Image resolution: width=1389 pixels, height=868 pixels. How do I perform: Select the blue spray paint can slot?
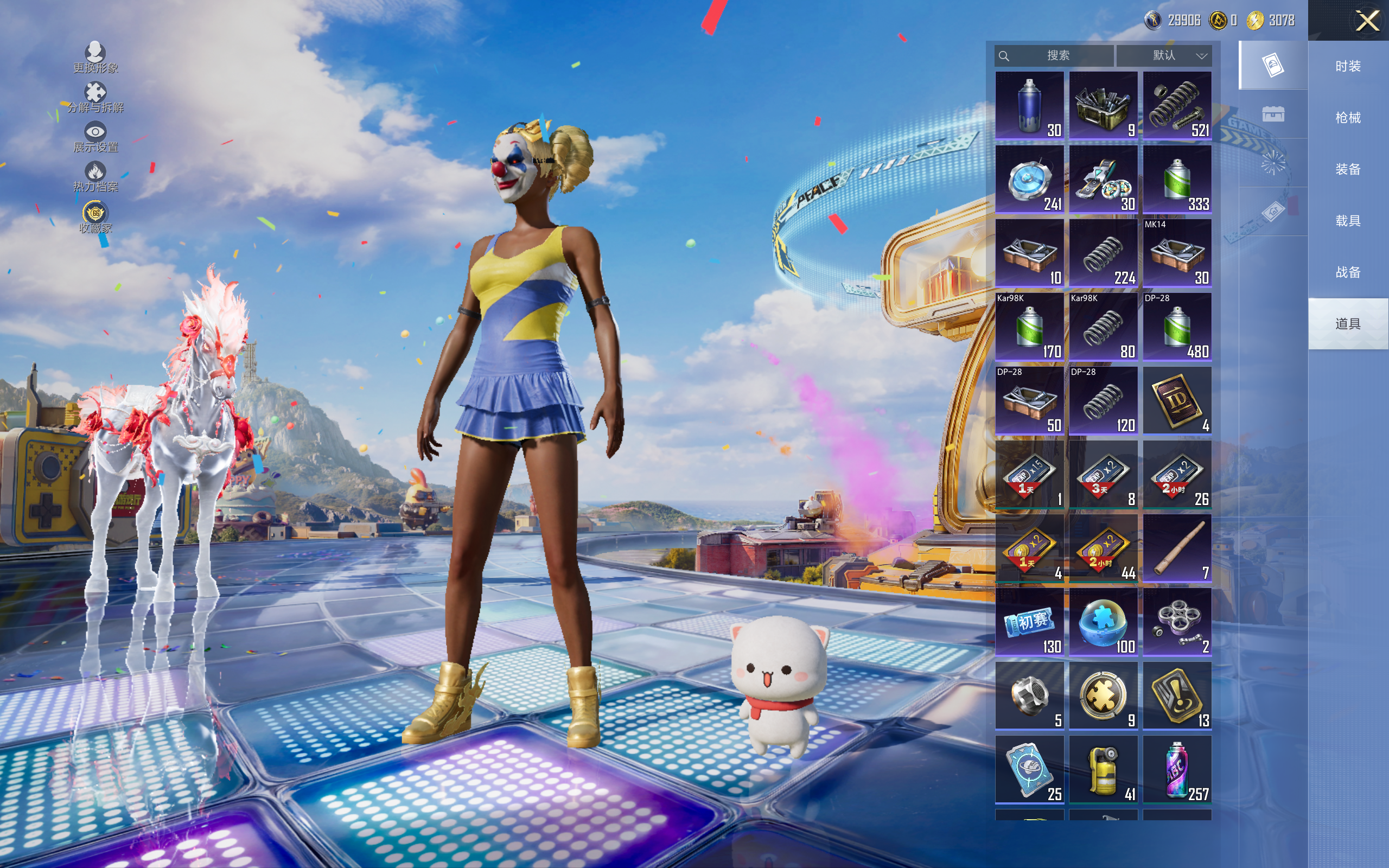click(x=1029, y=106)
